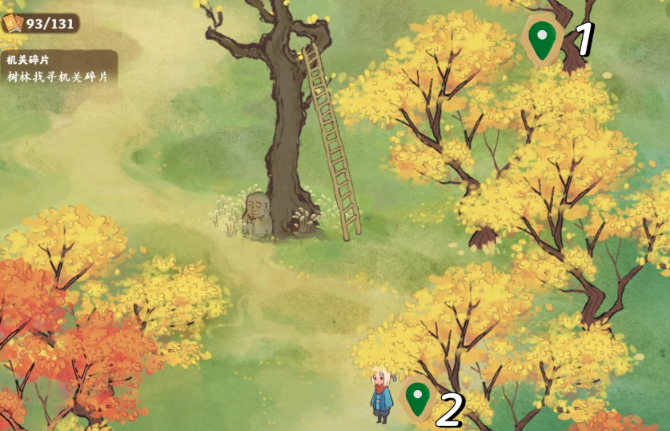
Task: Click the collection card icon beside 93/131
Action: point(13,21)
